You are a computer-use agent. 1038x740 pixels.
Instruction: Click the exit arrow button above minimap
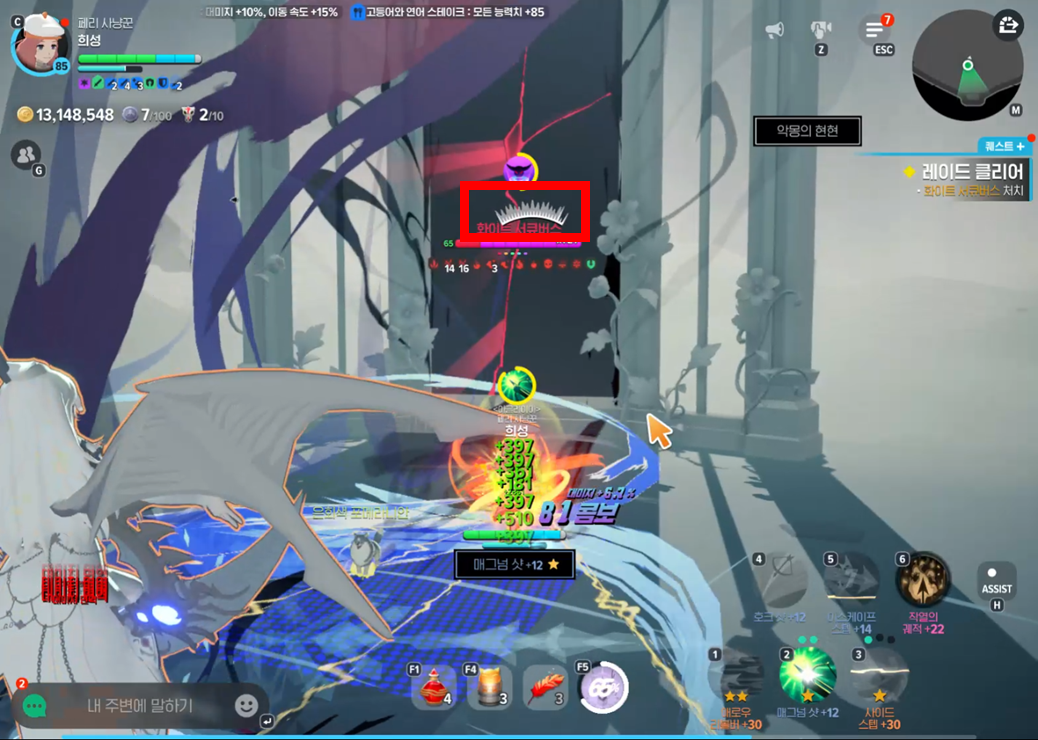(1008, 25)
